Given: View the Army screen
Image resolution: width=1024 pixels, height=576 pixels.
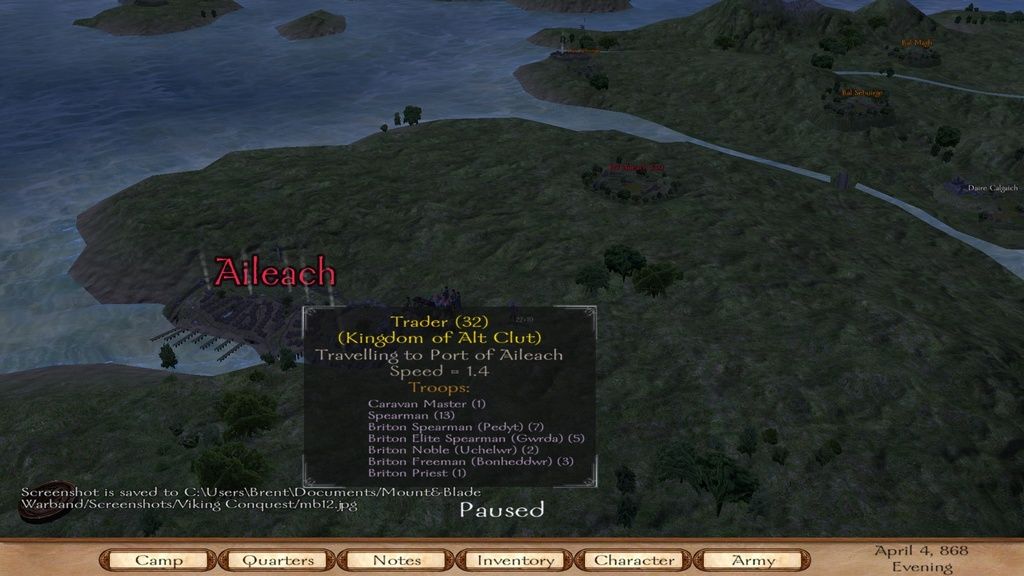Looking at the screenshot, I should pos(753,560).
